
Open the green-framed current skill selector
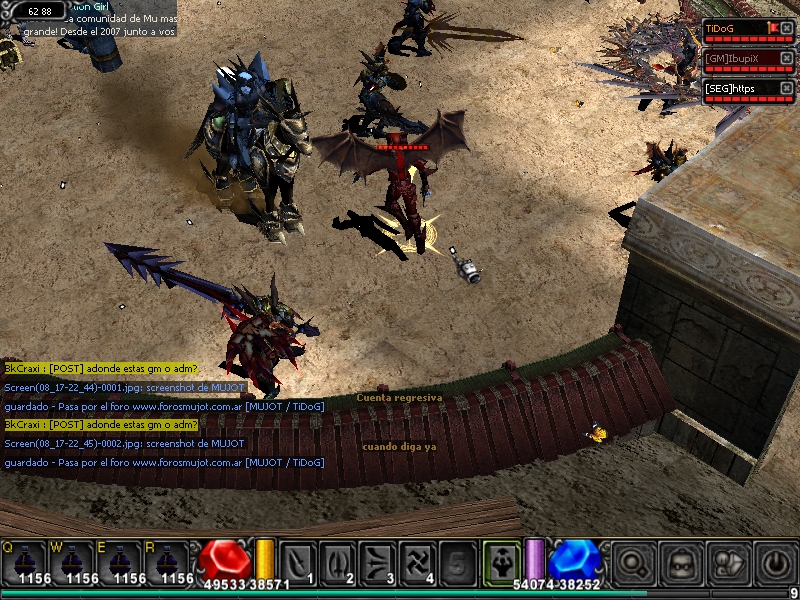[x=499, y=561]
